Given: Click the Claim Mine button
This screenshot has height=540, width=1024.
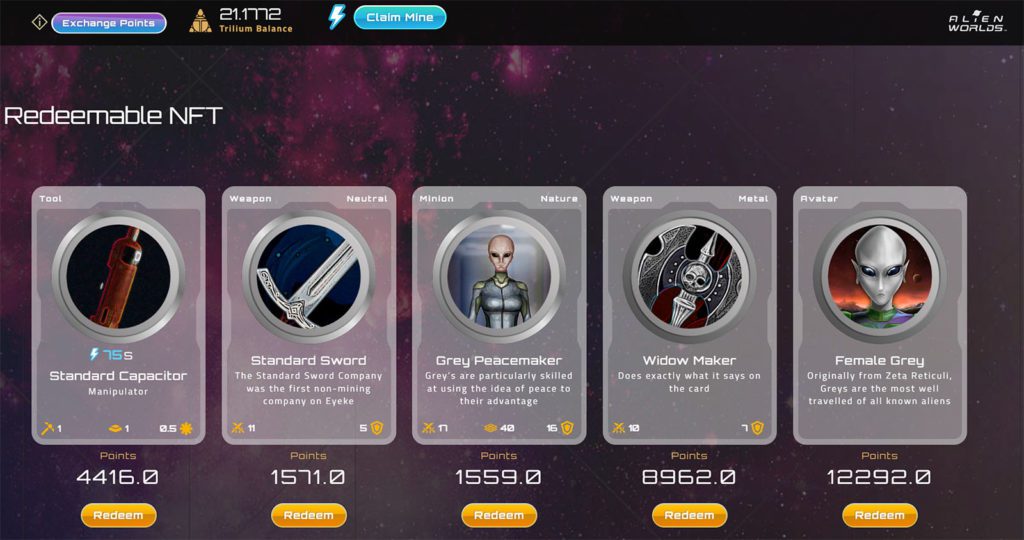Looking at the screenshot, I should pyautogui.click(x=399, y=18).
